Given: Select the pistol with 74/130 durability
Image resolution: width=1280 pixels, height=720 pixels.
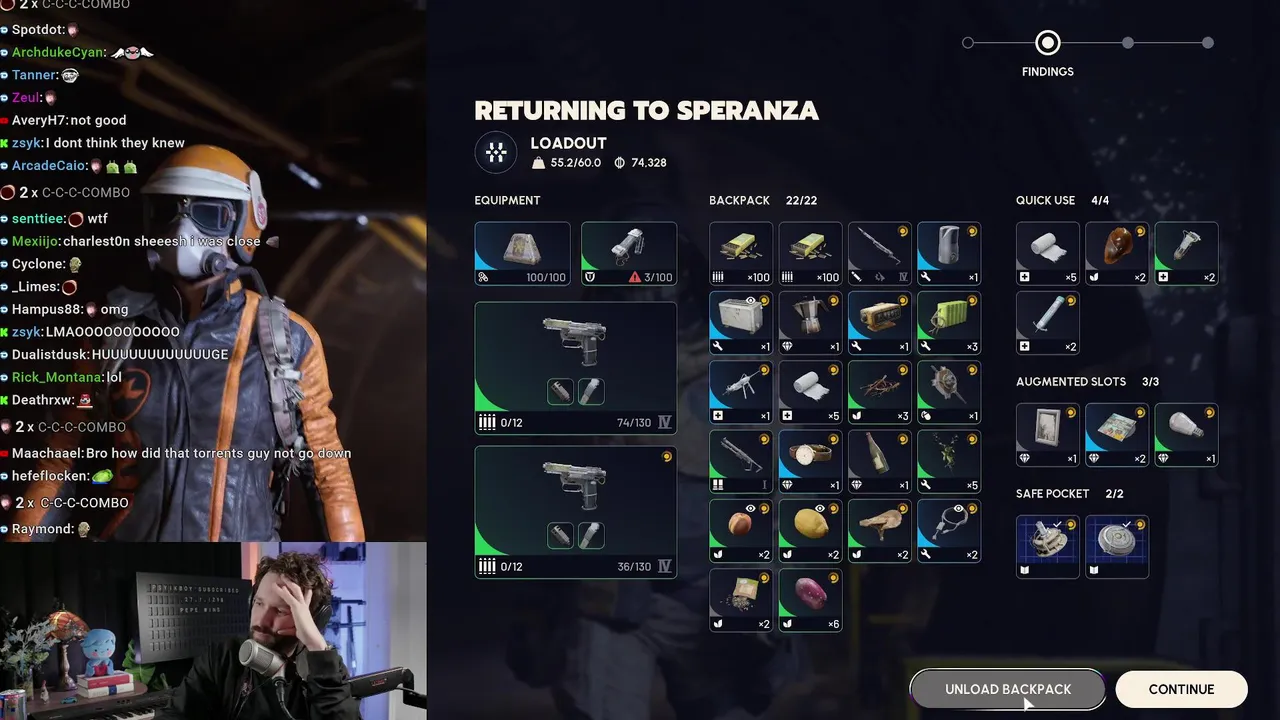Looking at the screenshot, I should click(575, 367).
